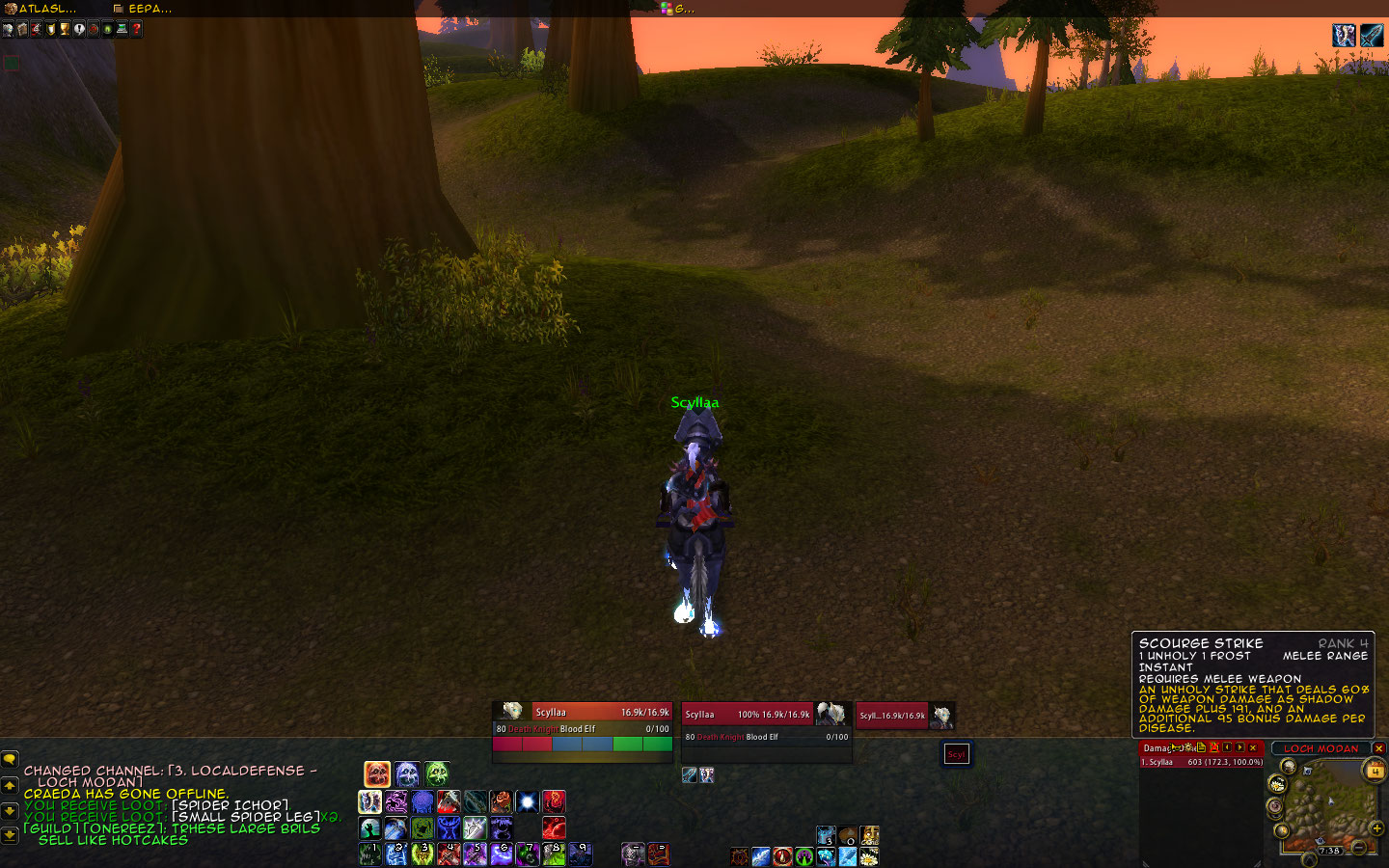1389x868 pixels.
Task: Open the quest log exclamation button
Action: point(79,29)
